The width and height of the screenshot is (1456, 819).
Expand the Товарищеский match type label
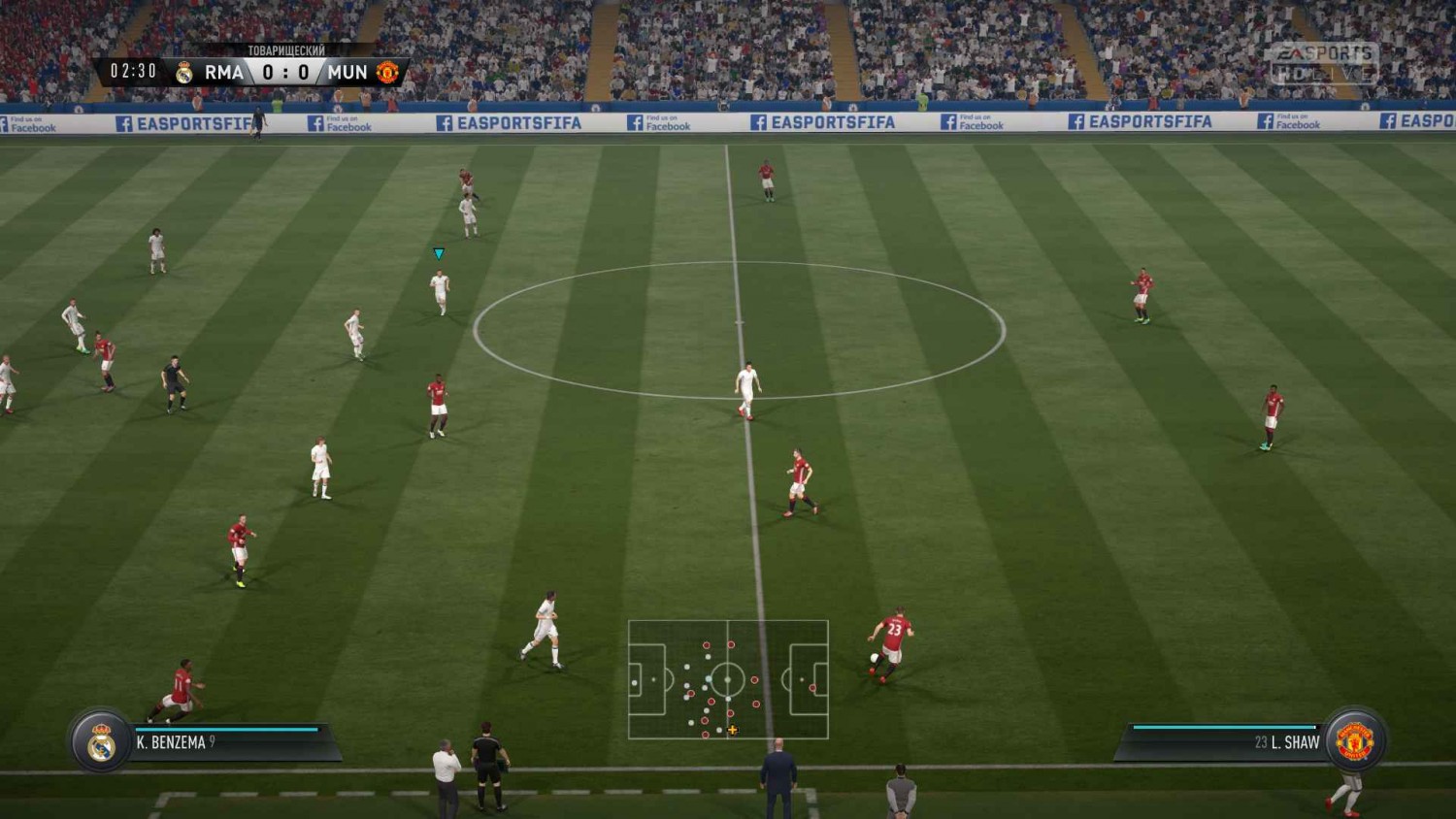(x=286, y=49)
